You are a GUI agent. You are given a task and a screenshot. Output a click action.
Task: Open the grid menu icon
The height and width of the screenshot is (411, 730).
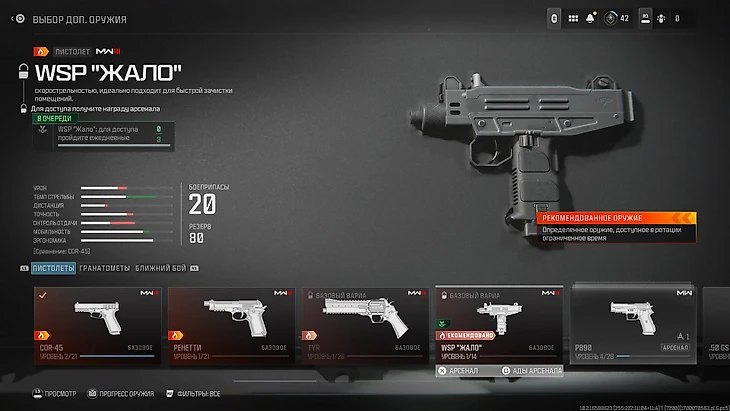point(573,18)
